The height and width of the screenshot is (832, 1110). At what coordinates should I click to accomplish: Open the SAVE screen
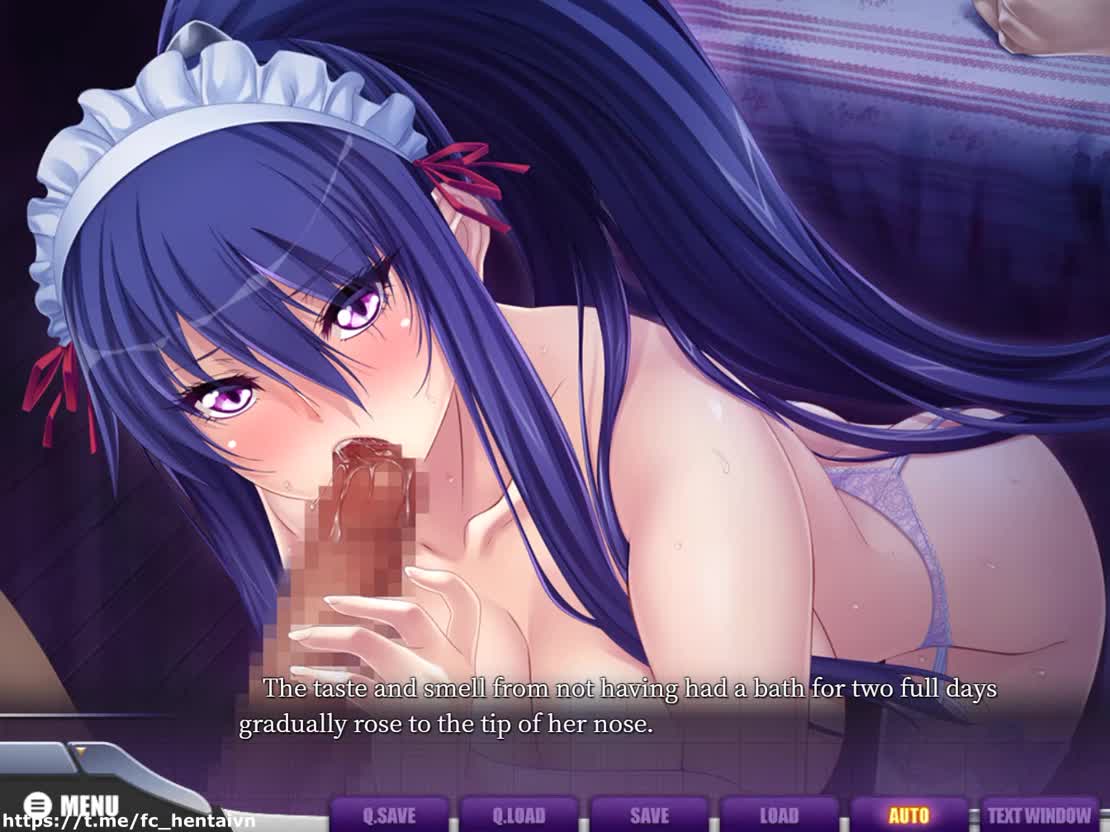[x=648, y=815]
